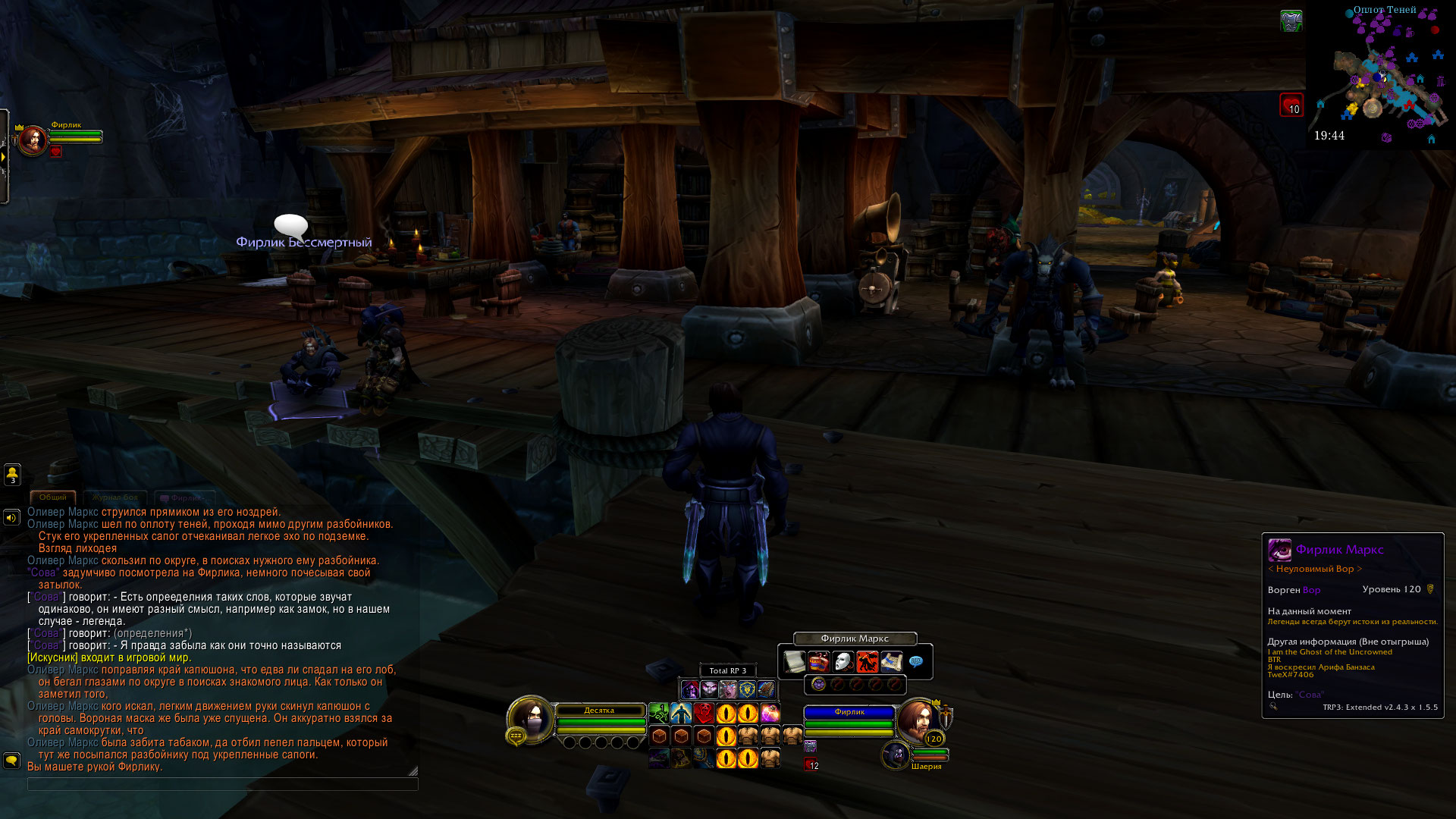Toggle the voice chat speaker button
The width and height of the screenshot is (1456, 819).
coord(11,518)
